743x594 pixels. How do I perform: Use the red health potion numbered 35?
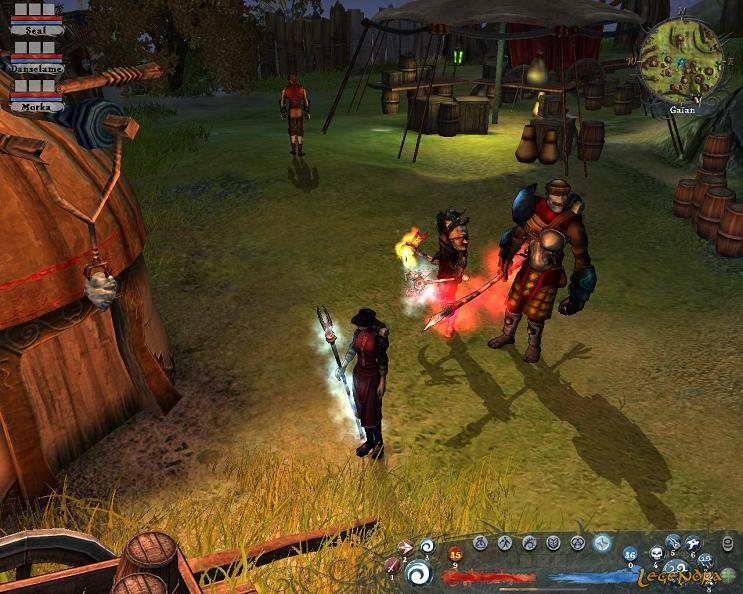456,554
